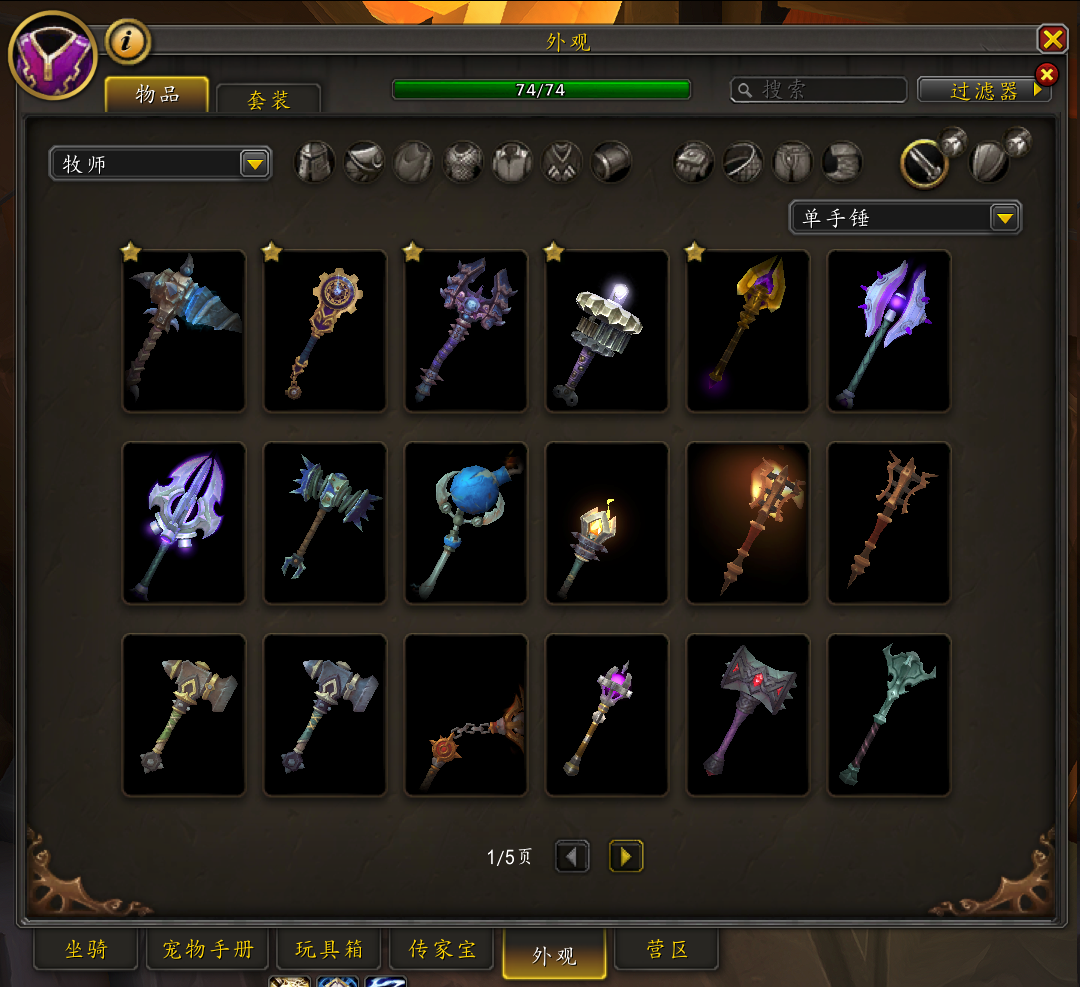The height and width of the screenshot is (987, 1080).
Task: Select the 物品 tab
Action: pos(157,95)
